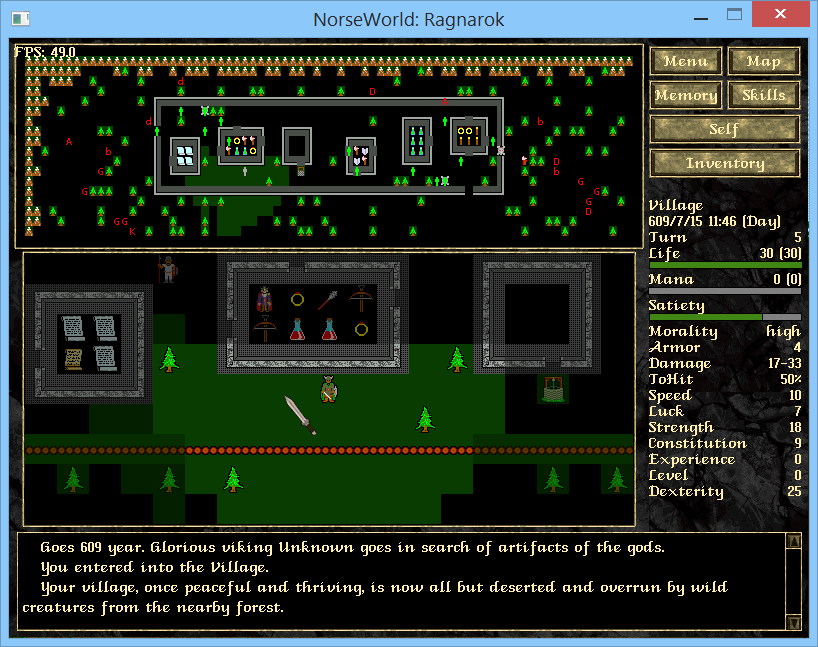Show the Map view
This screenshot has width=818, height=647.
(763, 61)
